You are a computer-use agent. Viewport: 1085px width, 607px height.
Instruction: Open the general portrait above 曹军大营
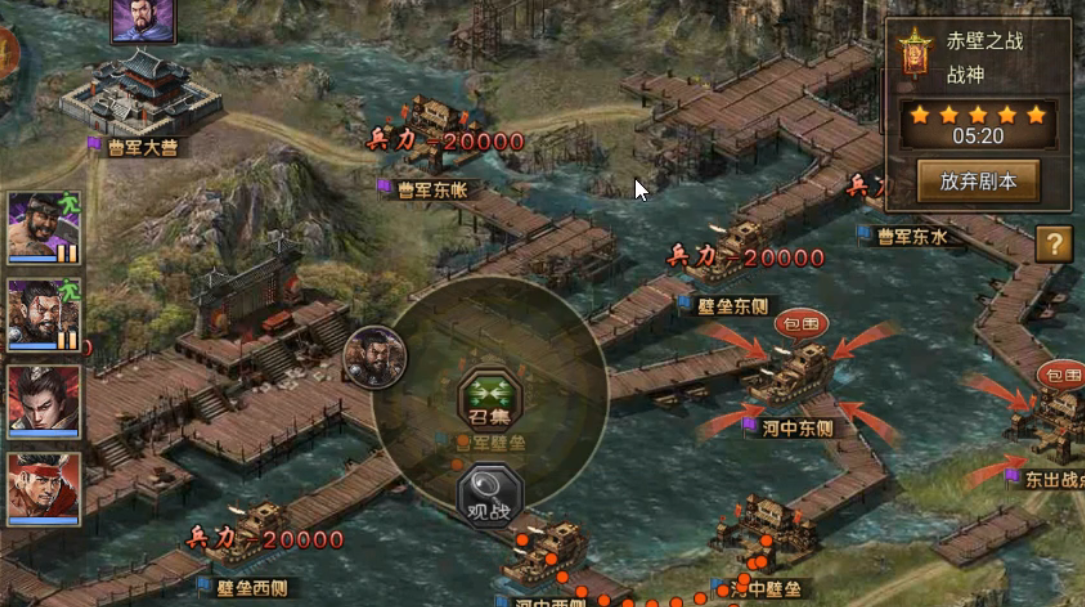click(x=143, y=19)
